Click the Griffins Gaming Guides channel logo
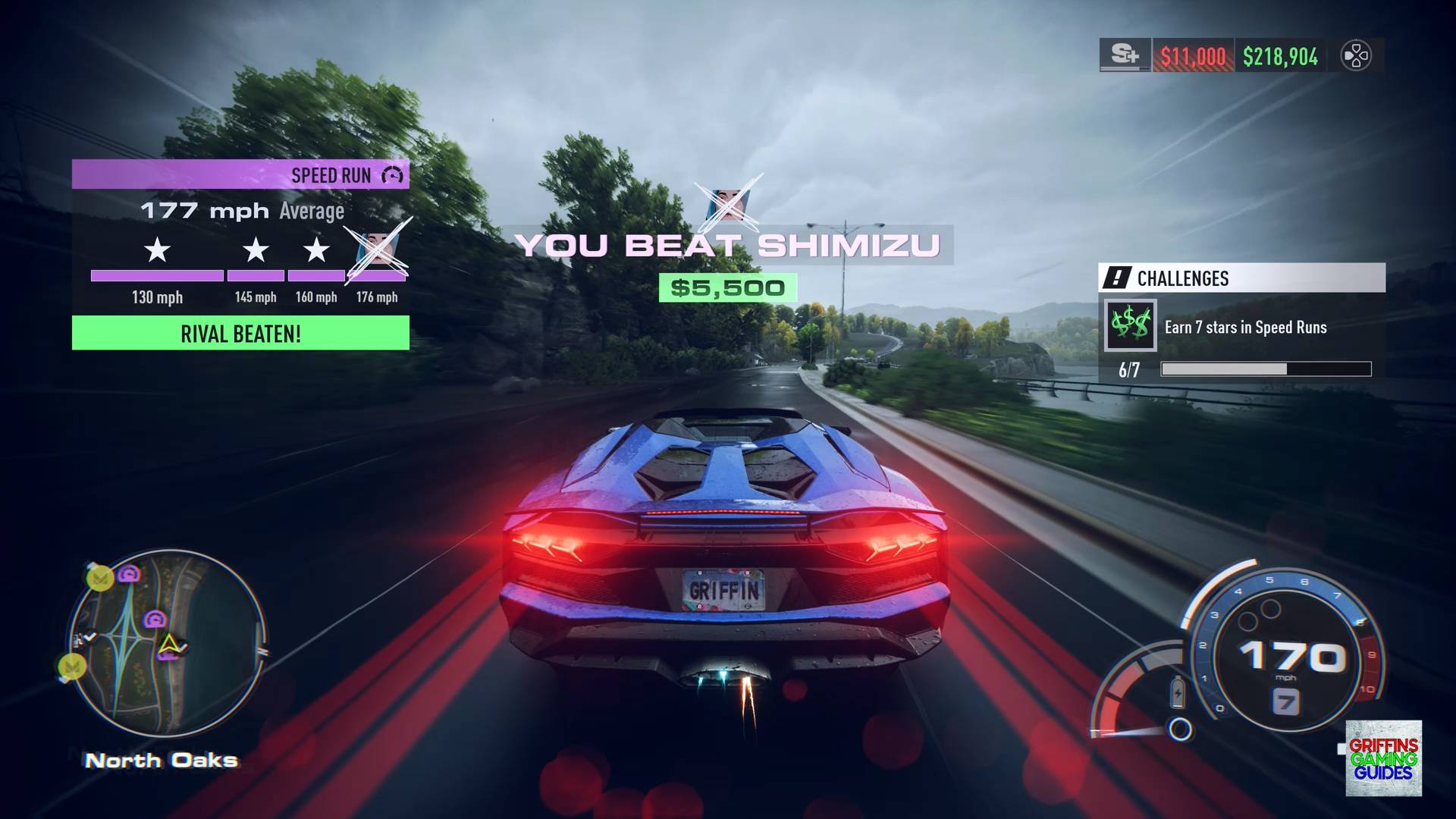1456x819 pixels. (1383, 758)
